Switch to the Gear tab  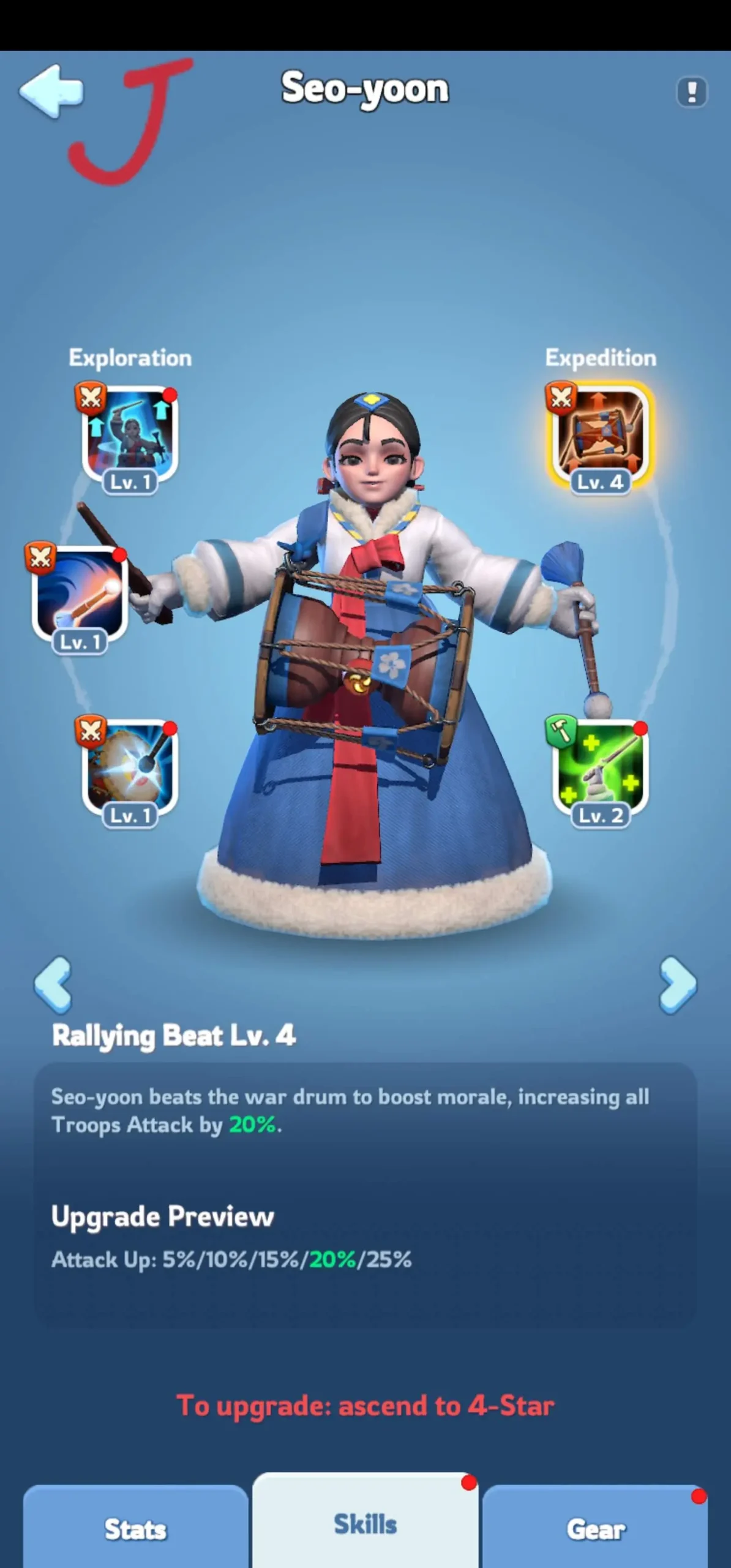click(x=596, y=1529)
